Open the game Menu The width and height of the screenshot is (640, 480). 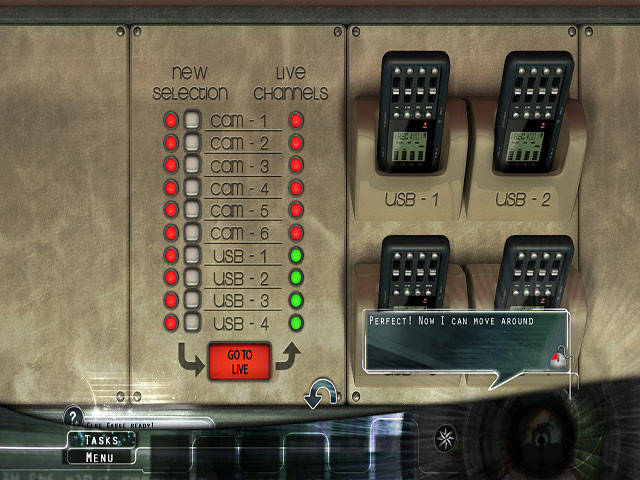(100, 458)
